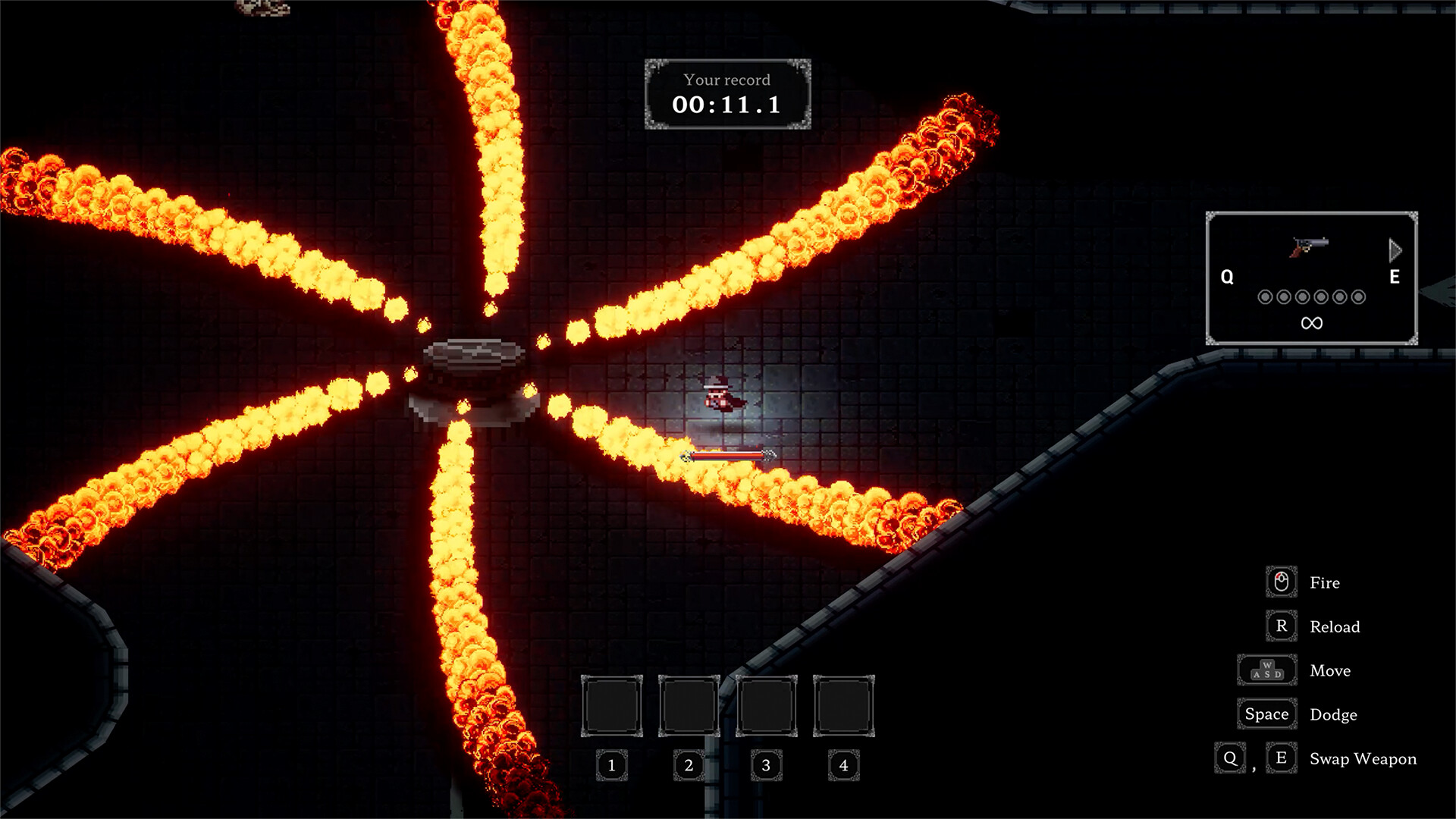Click the Q key icon beside Swap Weapon
Viewport: 1456px width, 819px height.
[x=1228, y=758]
